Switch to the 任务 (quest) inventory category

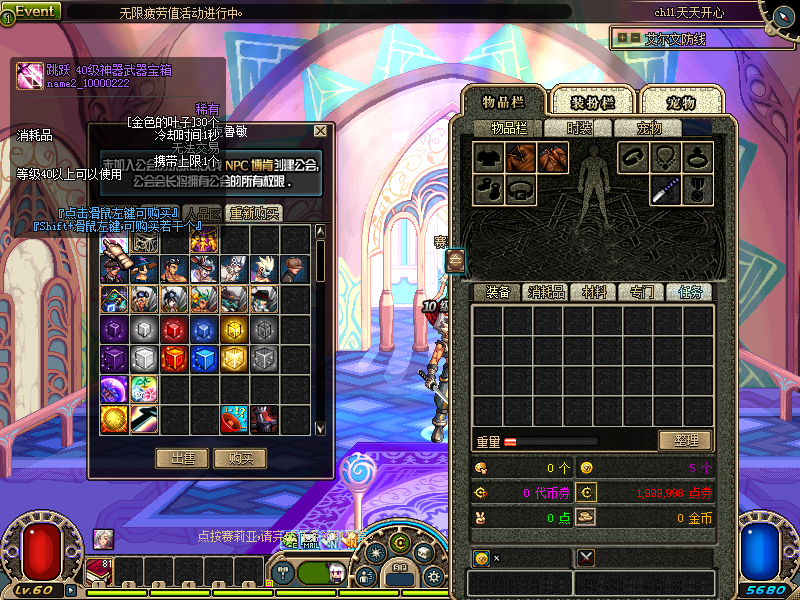pos(690,292)
